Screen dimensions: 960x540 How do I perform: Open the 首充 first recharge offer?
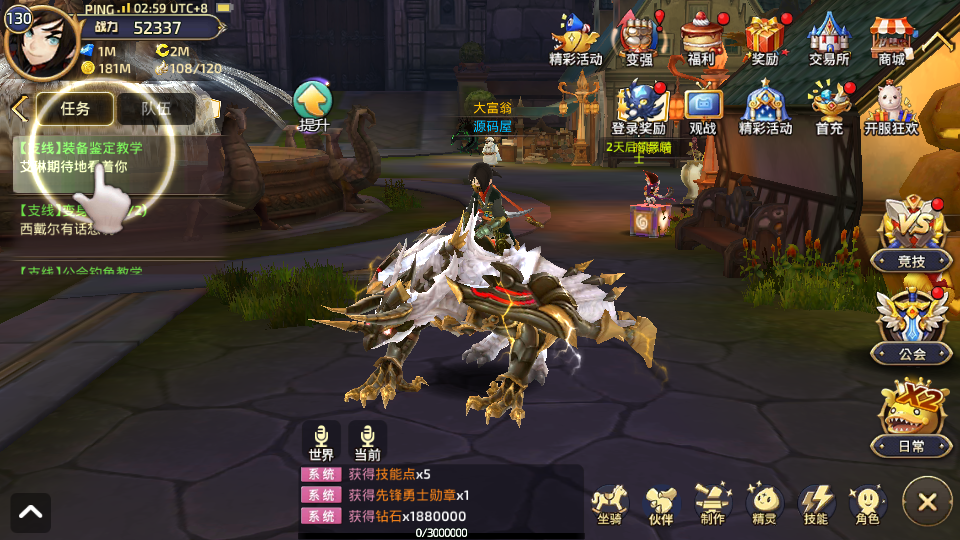[x=829, y=108]
